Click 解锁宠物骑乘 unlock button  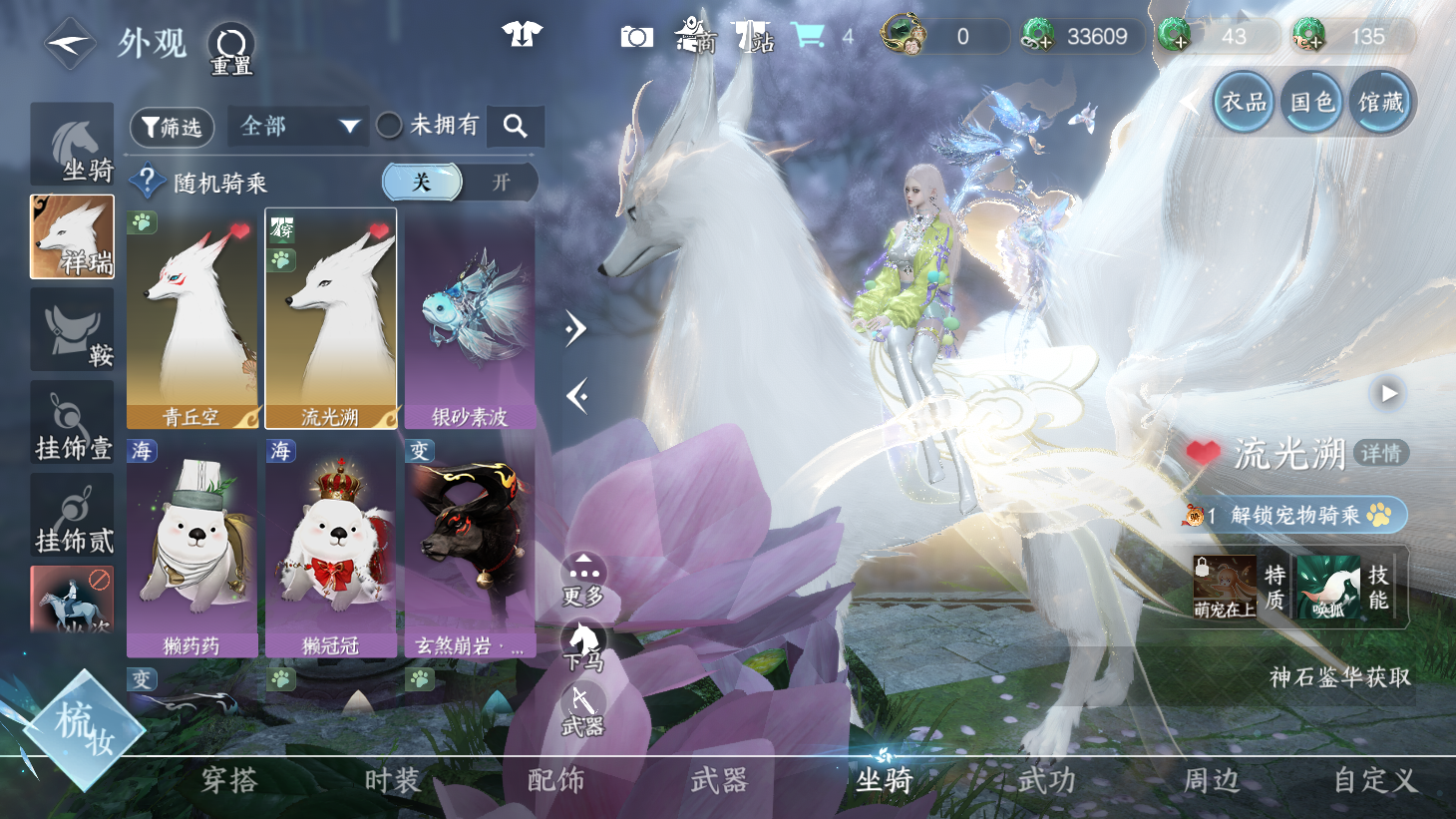coord(1294,515)
